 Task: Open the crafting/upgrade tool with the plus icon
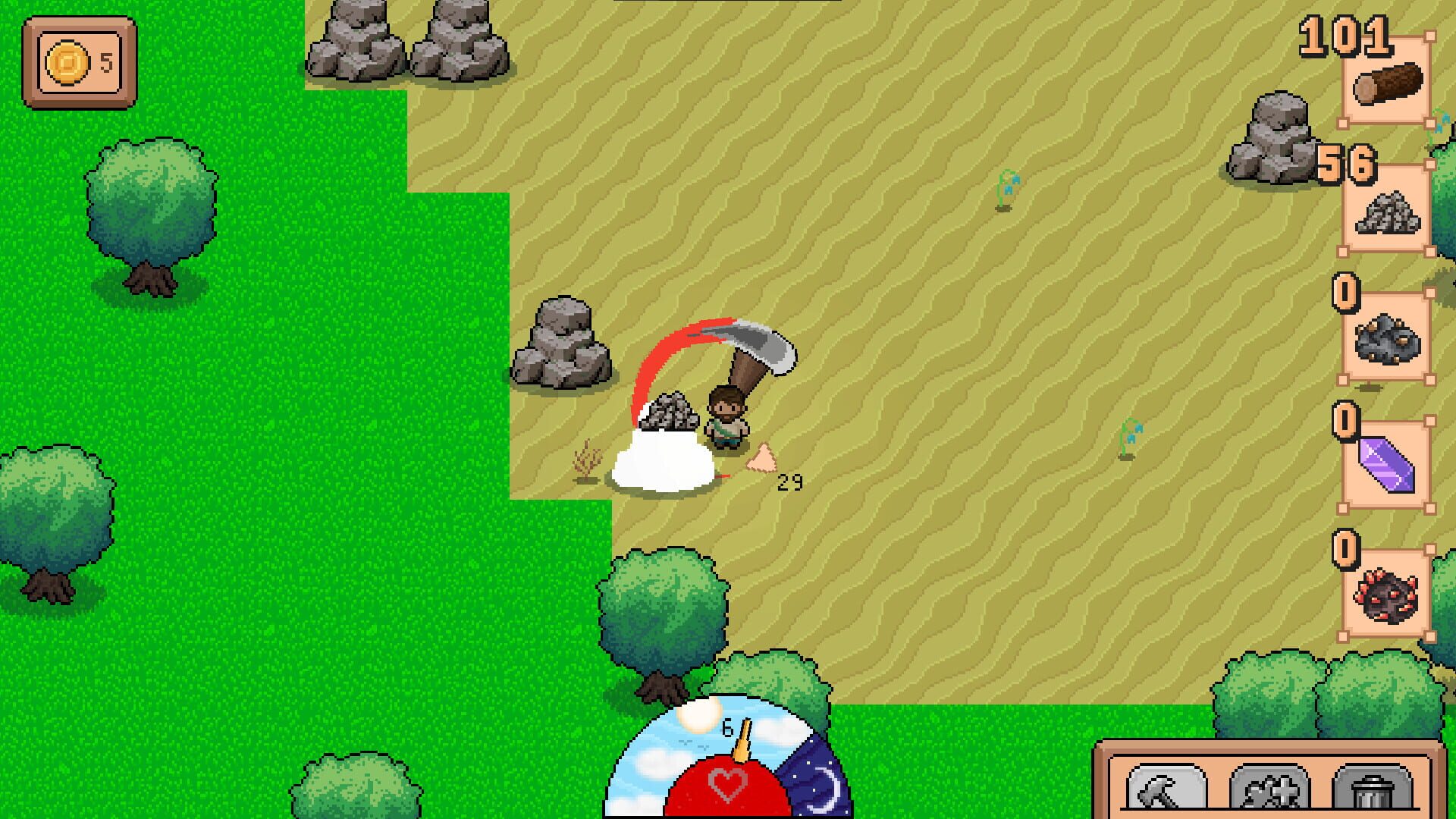tap(1269, 789)
